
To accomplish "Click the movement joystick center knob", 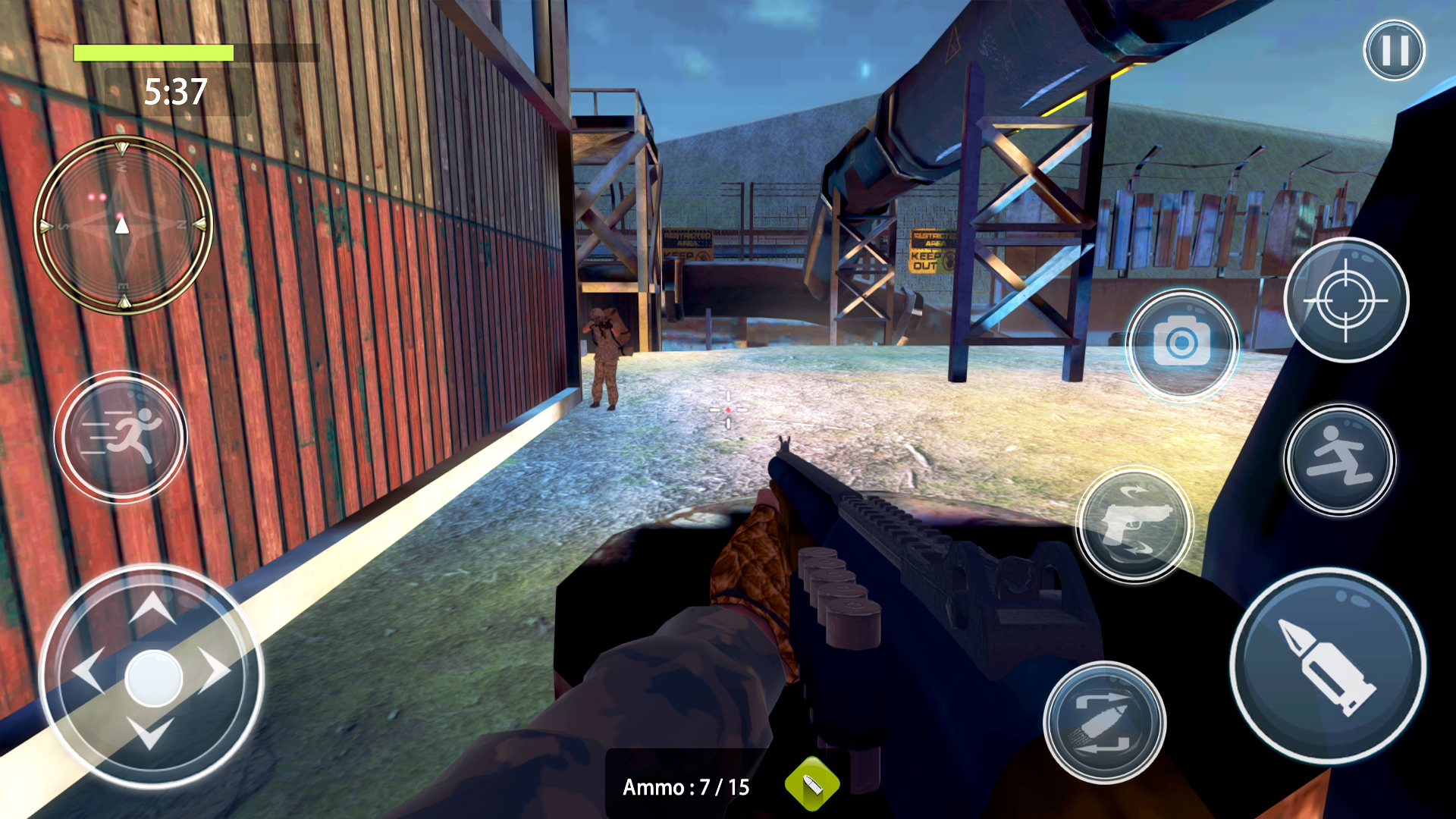I will coord(153,677).
